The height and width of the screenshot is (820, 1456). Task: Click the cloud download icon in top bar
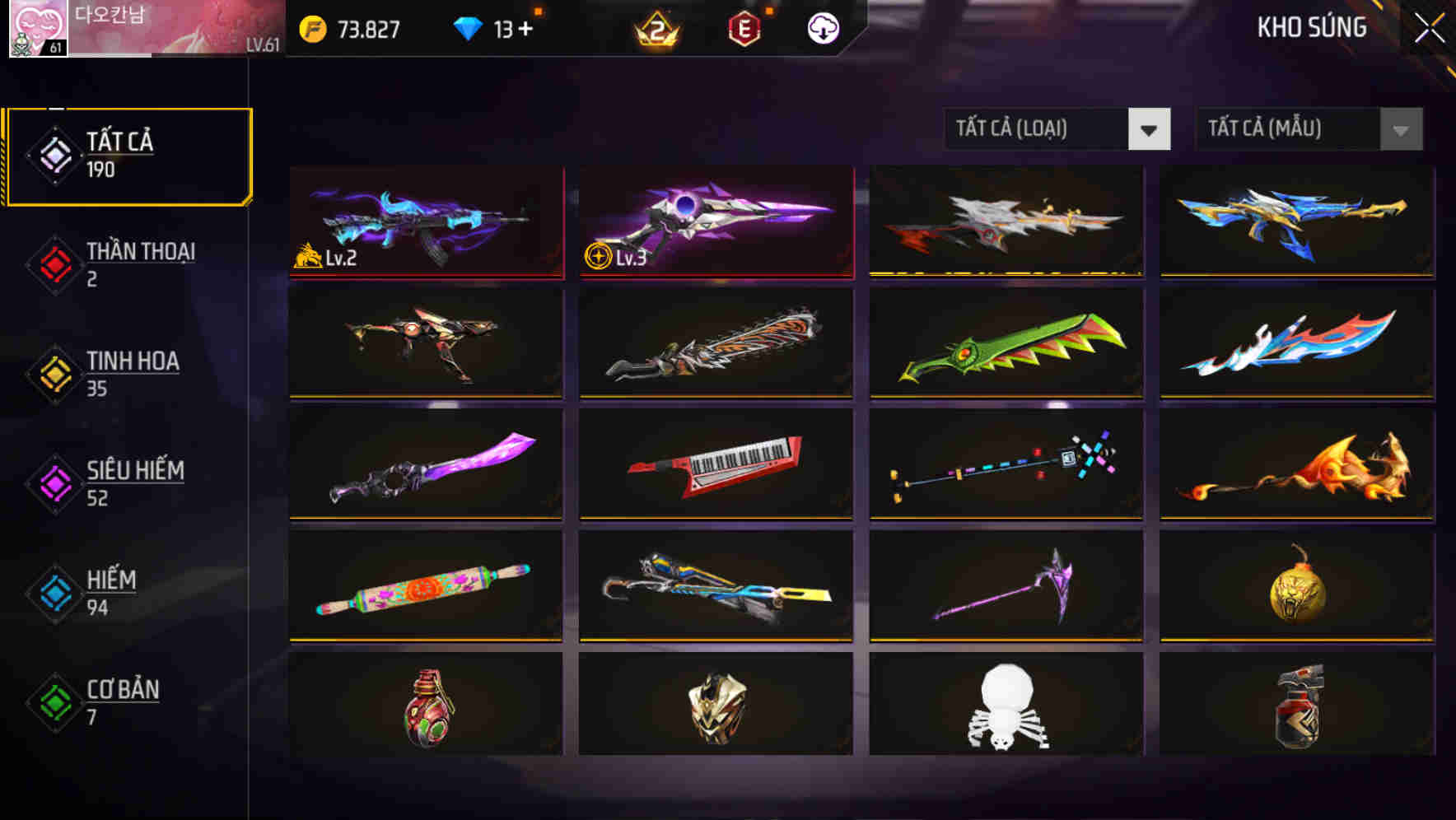[x=821, y=27]
